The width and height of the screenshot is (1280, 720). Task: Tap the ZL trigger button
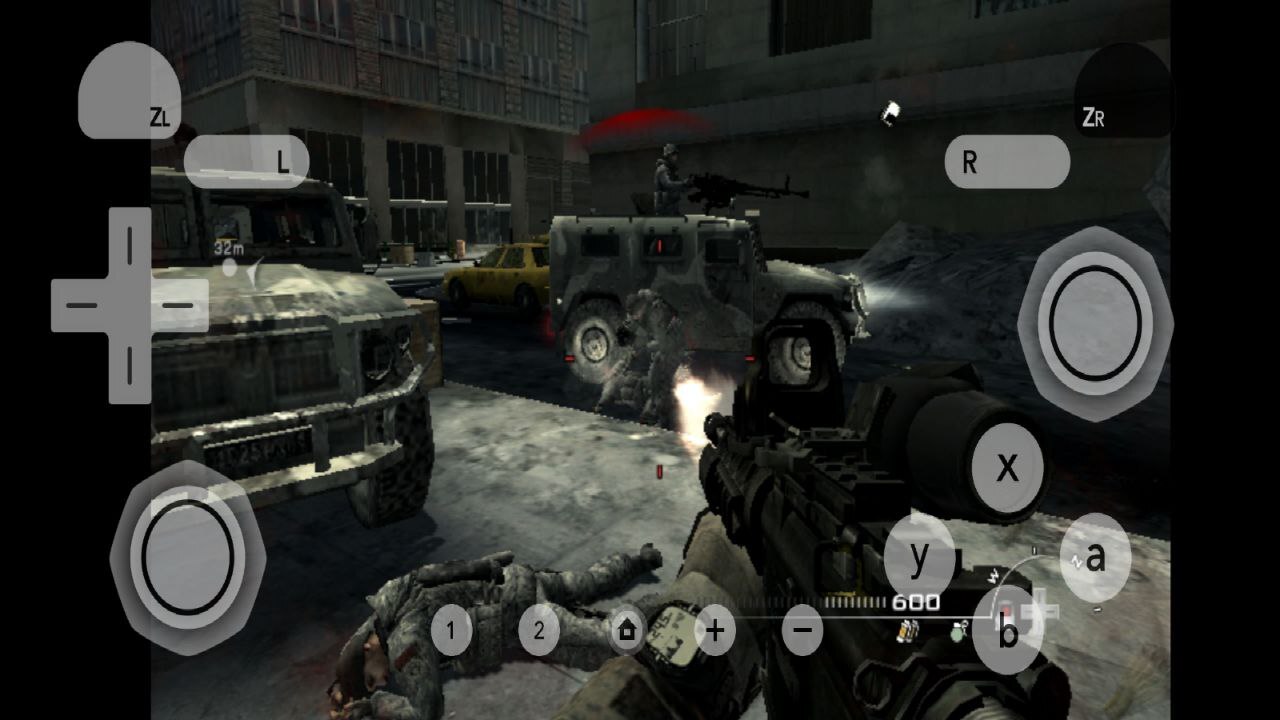(129, 92)
